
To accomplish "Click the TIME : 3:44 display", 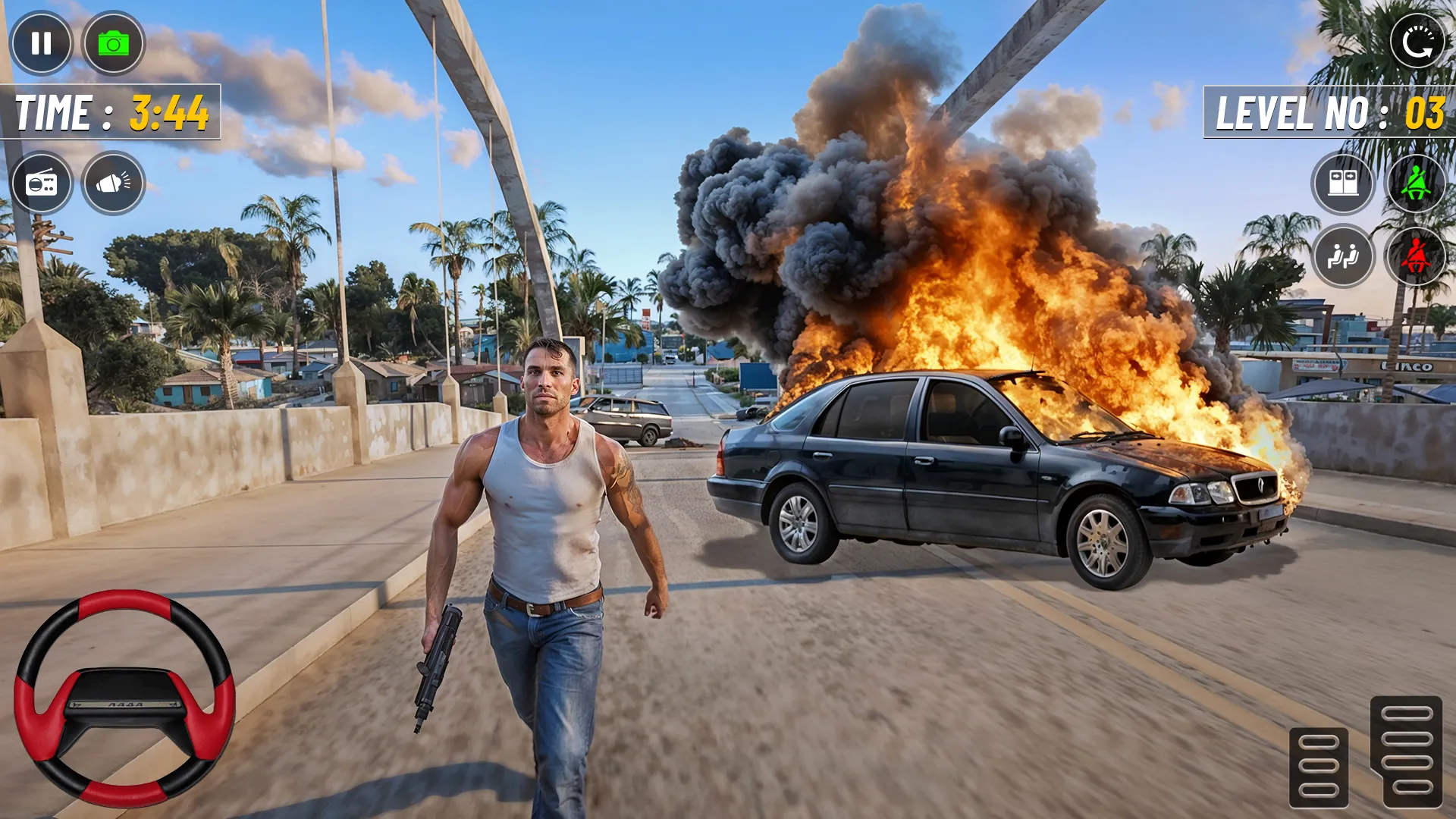I will point(114,112).
